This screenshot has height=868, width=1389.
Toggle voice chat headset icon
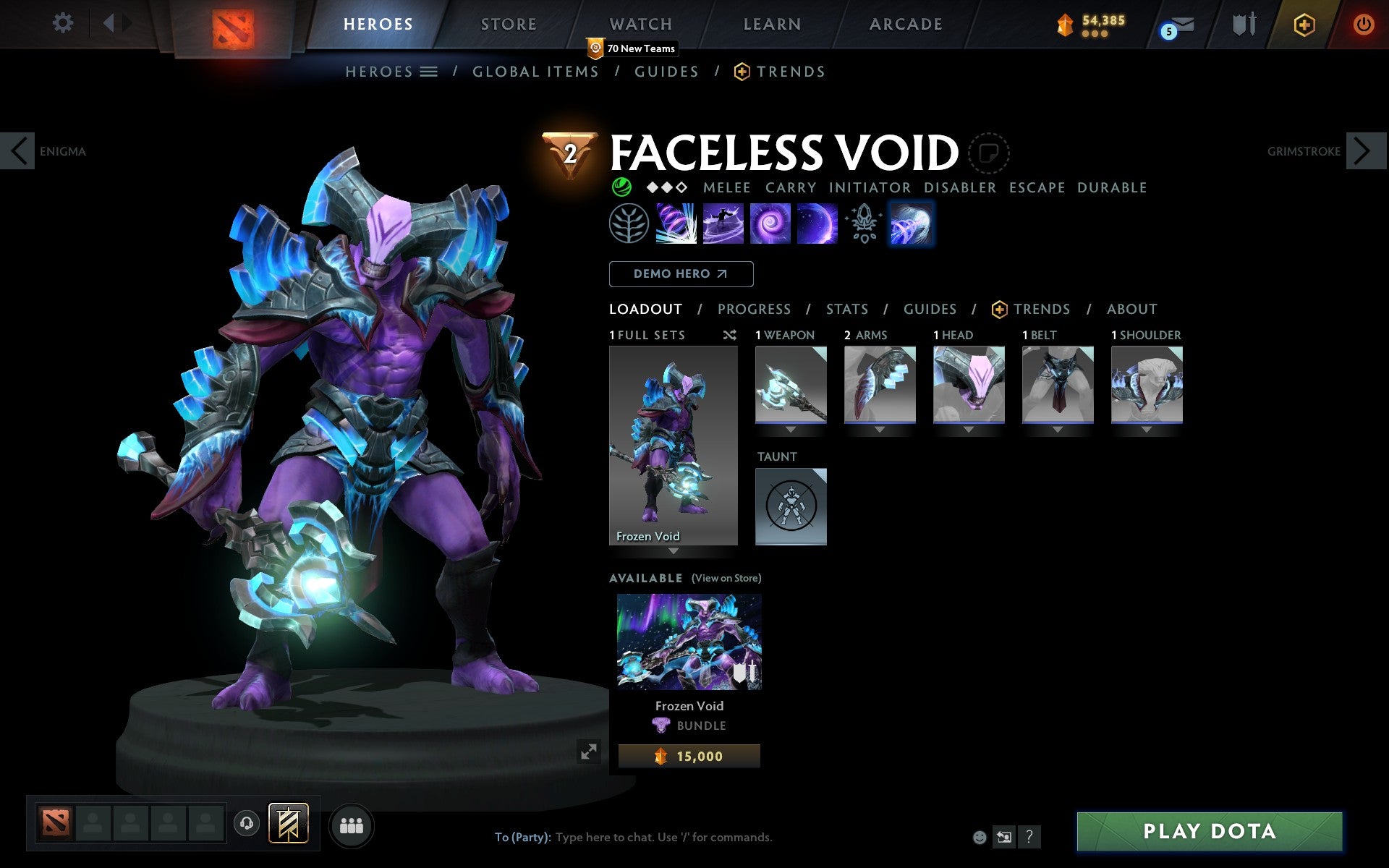[246, 823]
